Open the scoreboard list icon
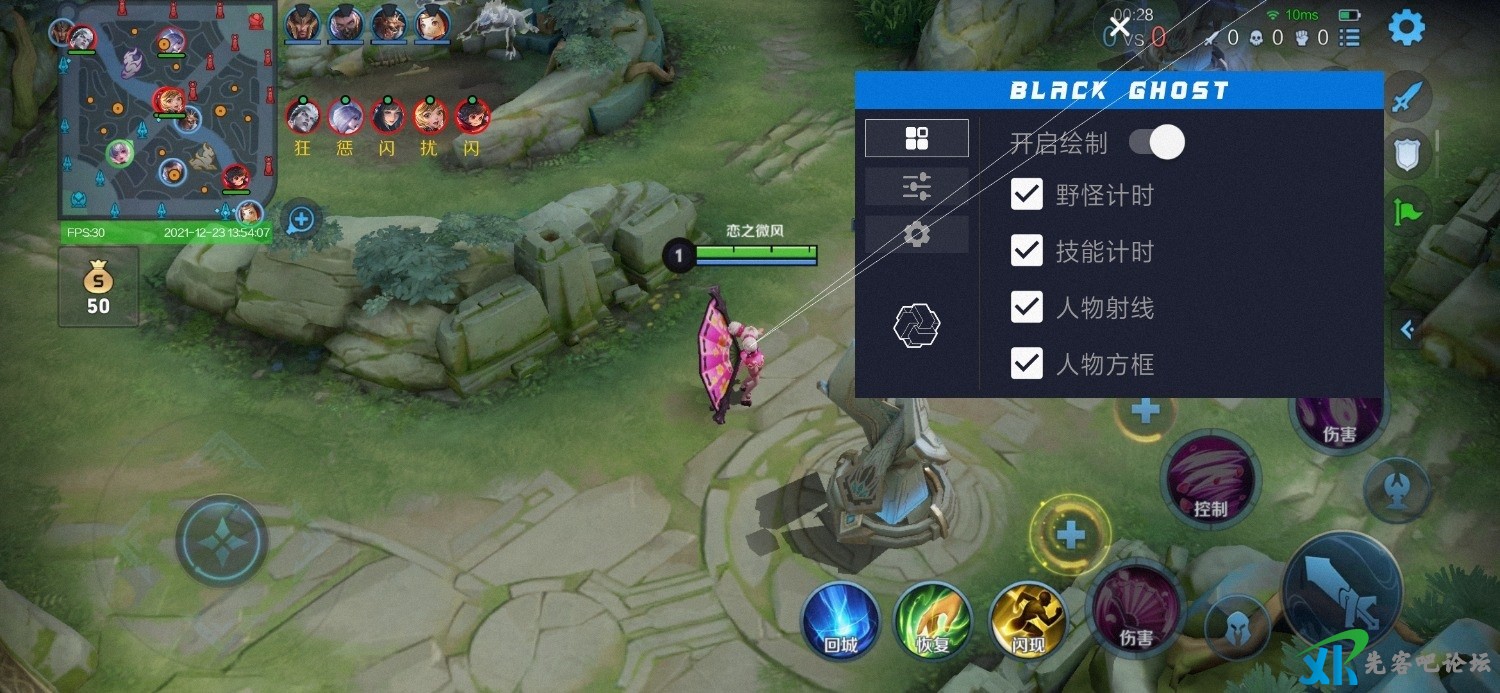The height and width of the screenshot is (693, 1500). point(1350,38)
